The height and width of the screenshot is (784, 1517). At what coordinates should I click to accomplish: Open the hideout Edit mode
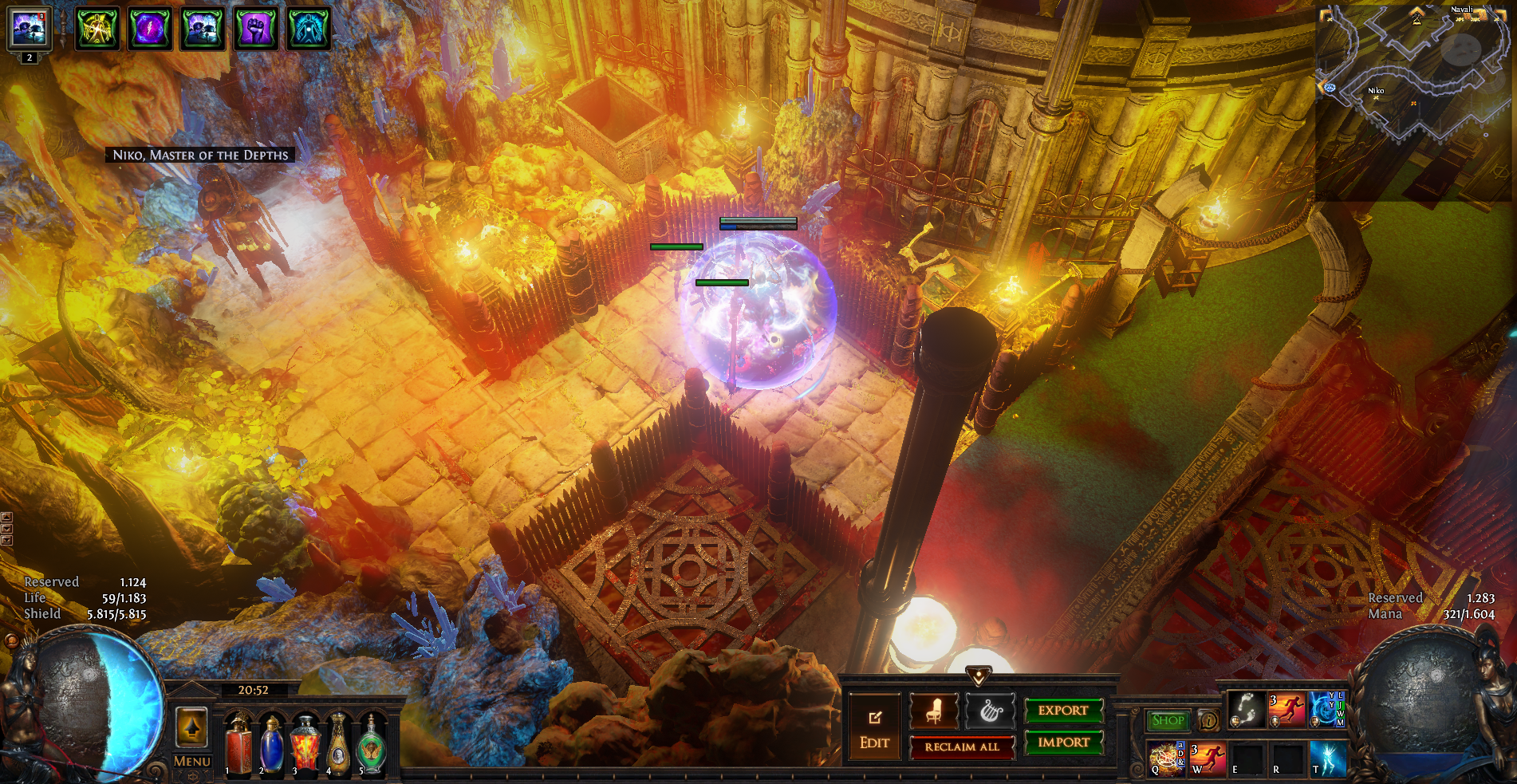point(874,726)
